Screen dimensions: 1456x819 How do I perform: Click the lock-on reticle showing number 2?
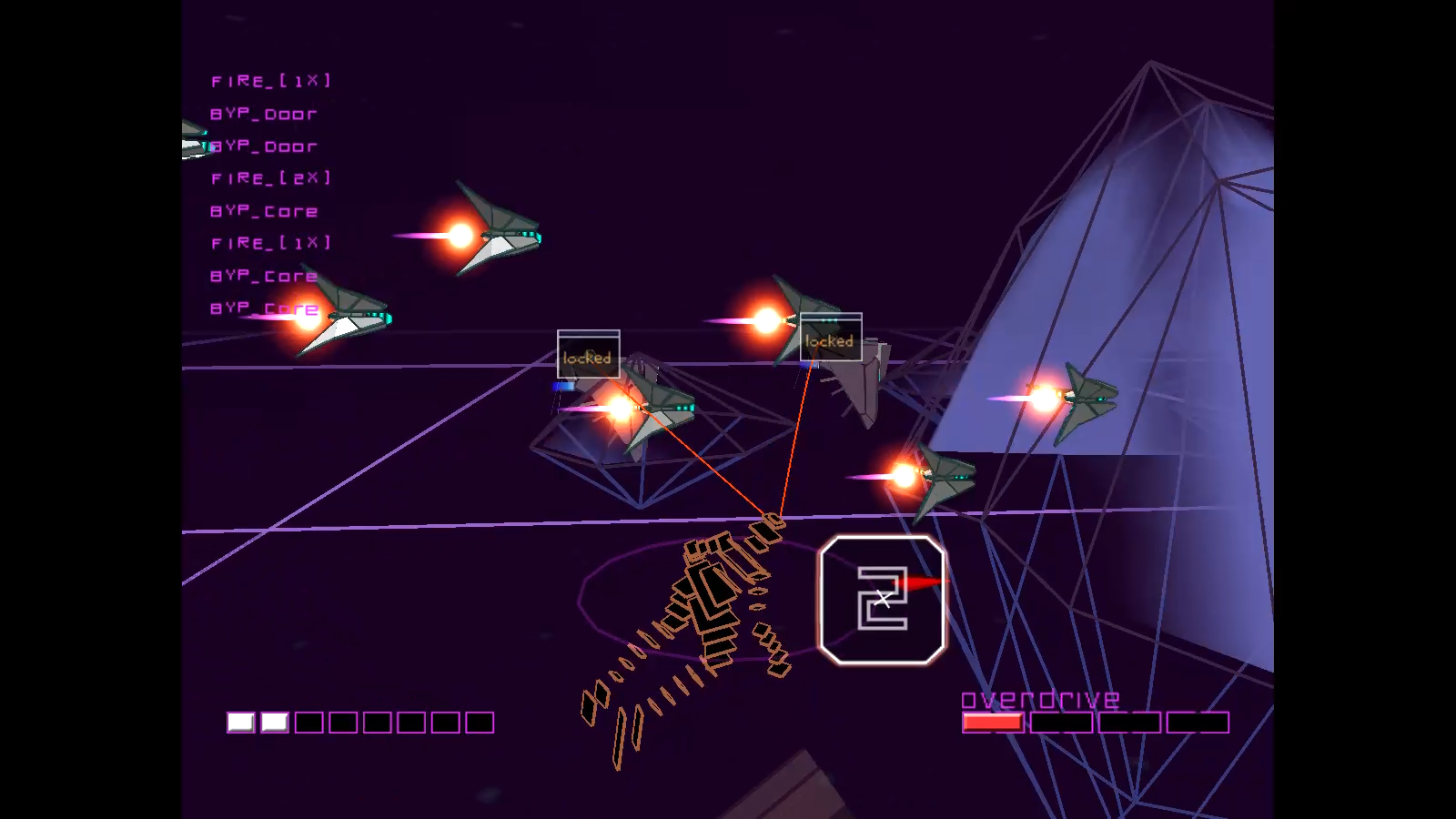(x=882, y=600)
